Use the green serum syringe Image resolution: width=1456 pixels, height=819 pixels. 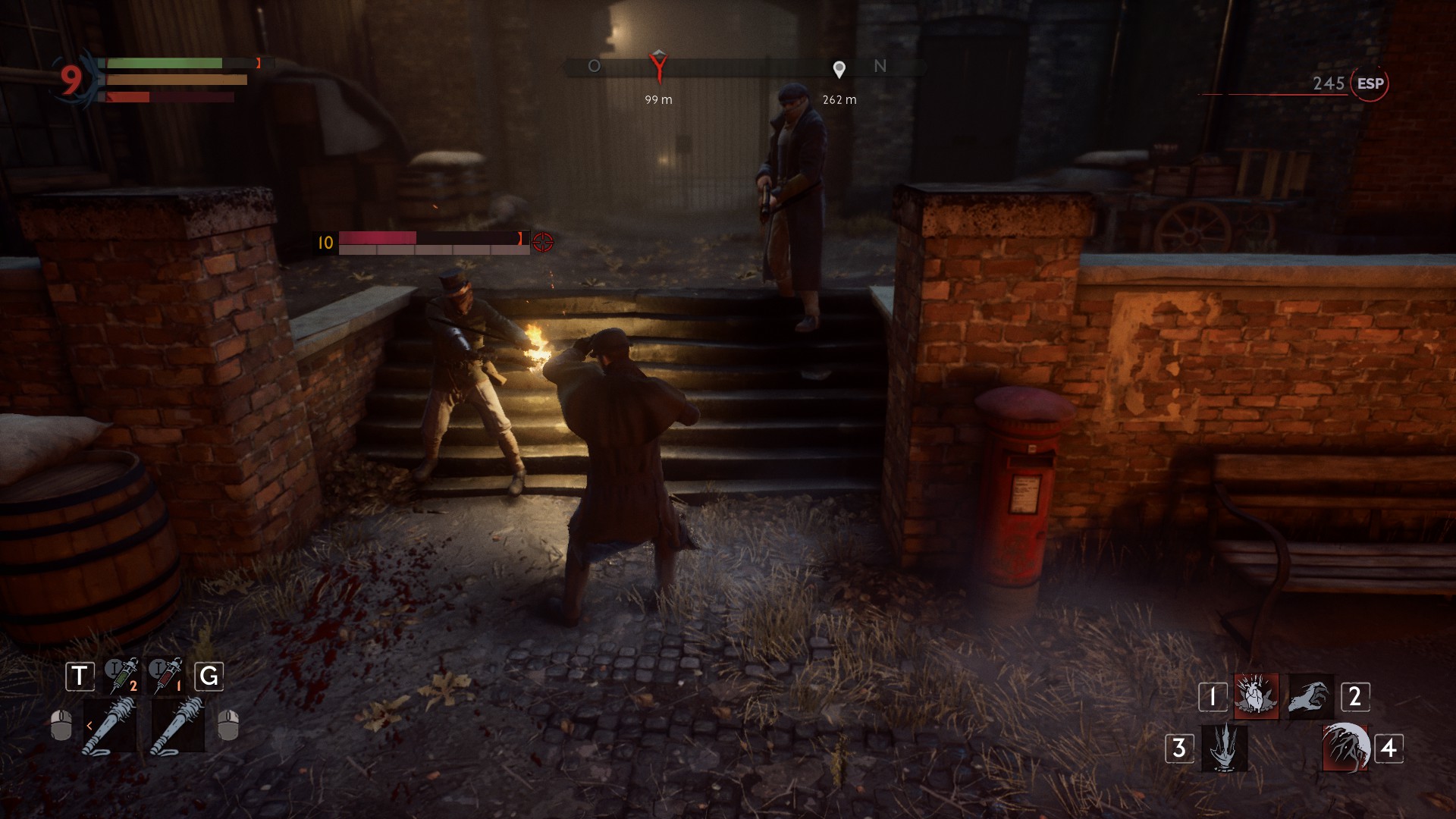pos(121,675)
